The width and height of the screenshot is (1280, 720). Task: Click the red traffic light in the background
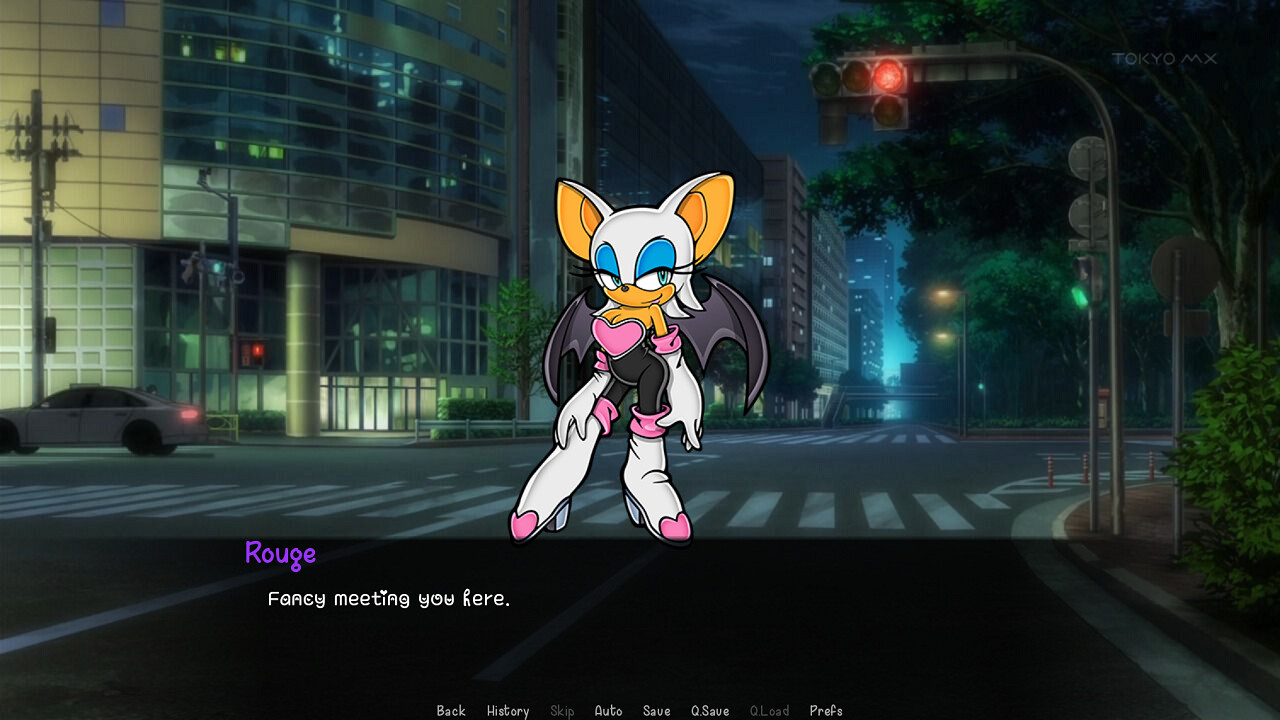tap(886, 75)
